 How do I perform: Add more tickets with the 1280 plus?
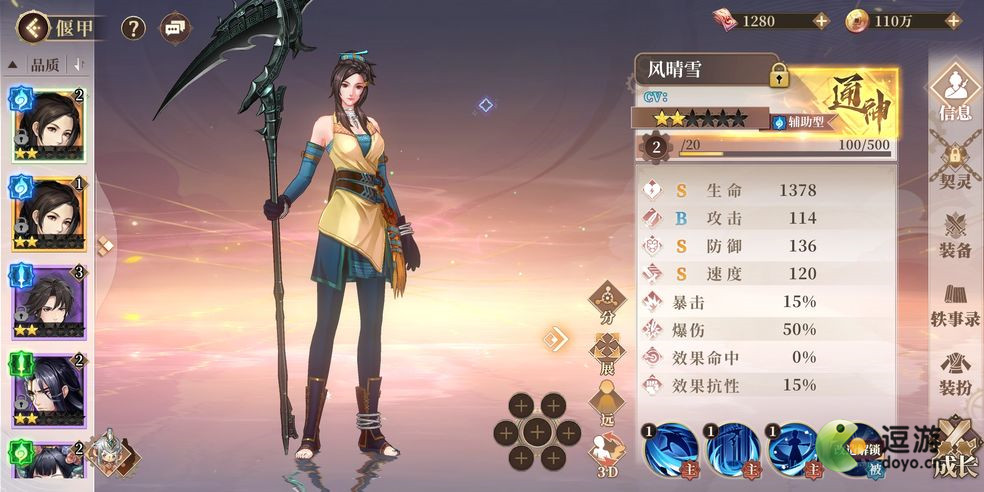pyautogui.click(x=820, y=20)
